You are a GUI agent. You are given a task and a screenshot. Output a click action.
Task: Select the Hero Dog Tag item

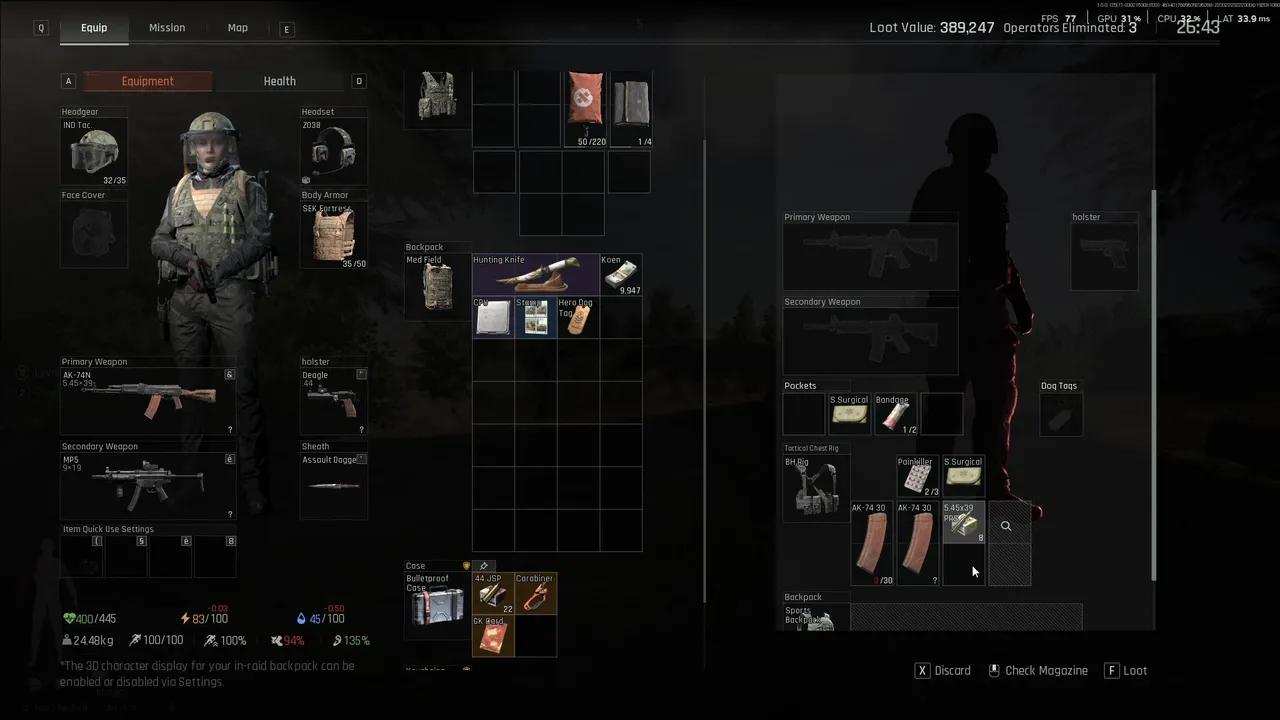pos(578,318)
